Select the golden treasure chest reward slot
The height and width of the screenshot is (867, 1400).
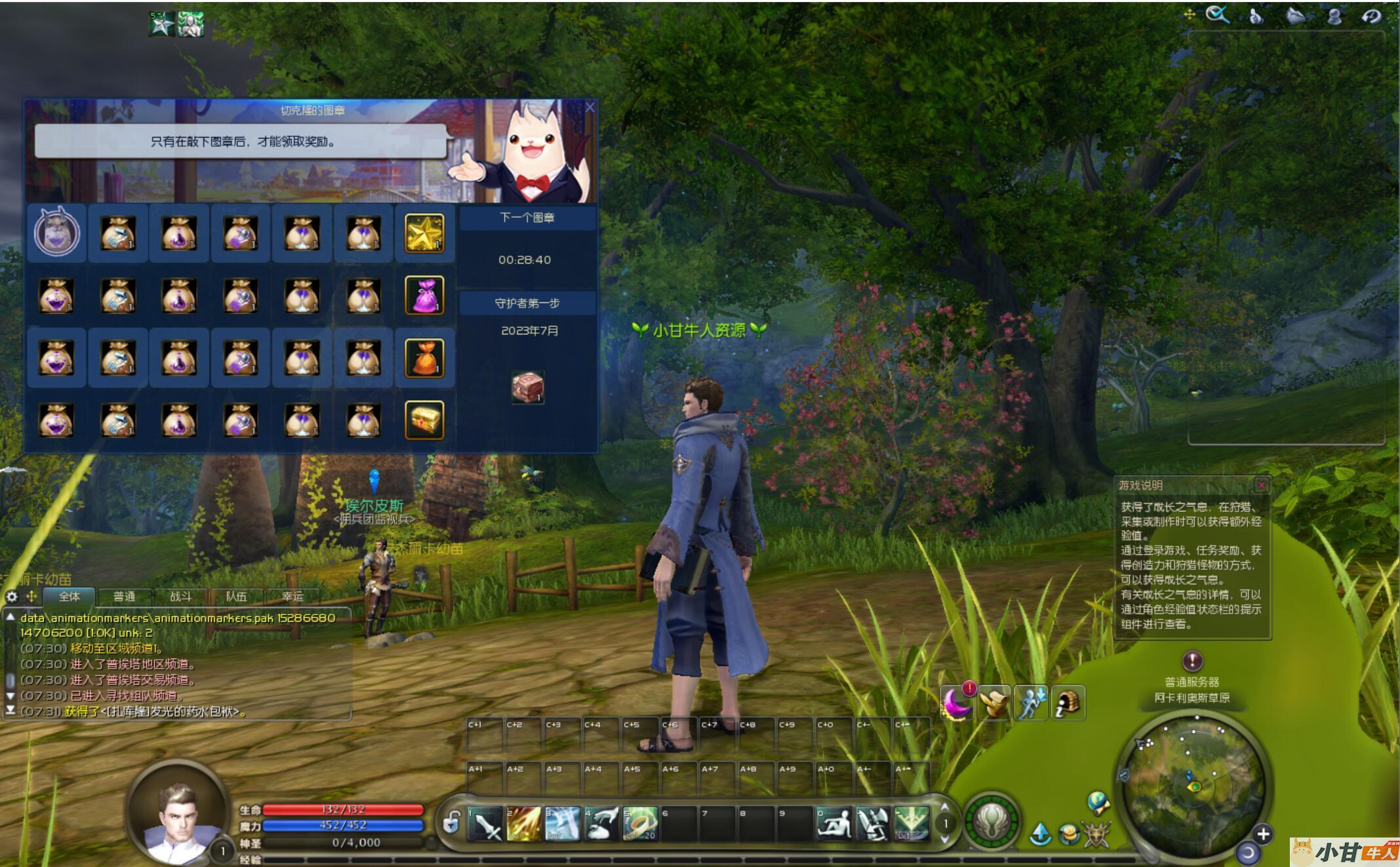pyautogui.click(x=424, y=420)
